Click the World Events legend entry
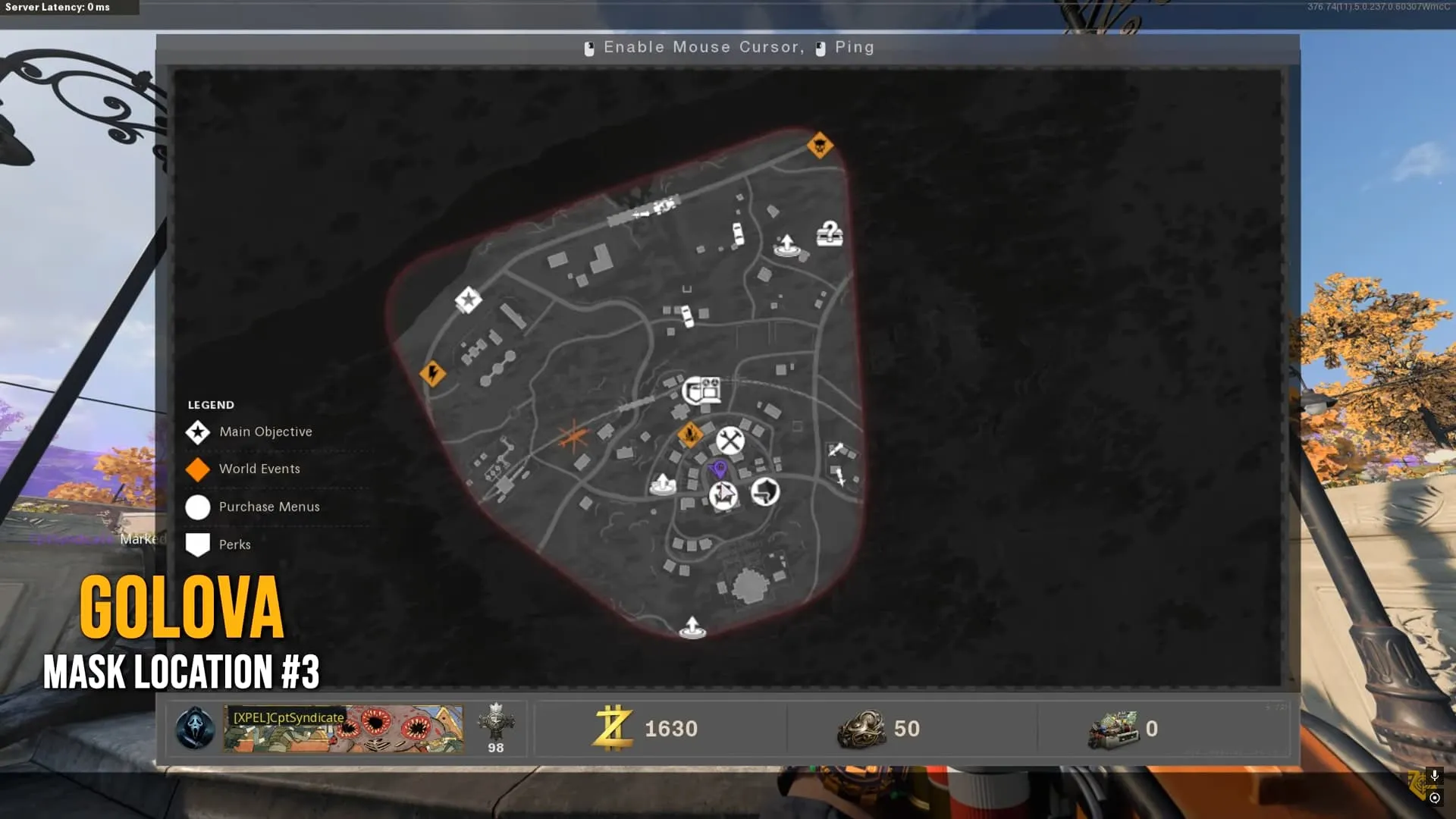 coord(259,469)
